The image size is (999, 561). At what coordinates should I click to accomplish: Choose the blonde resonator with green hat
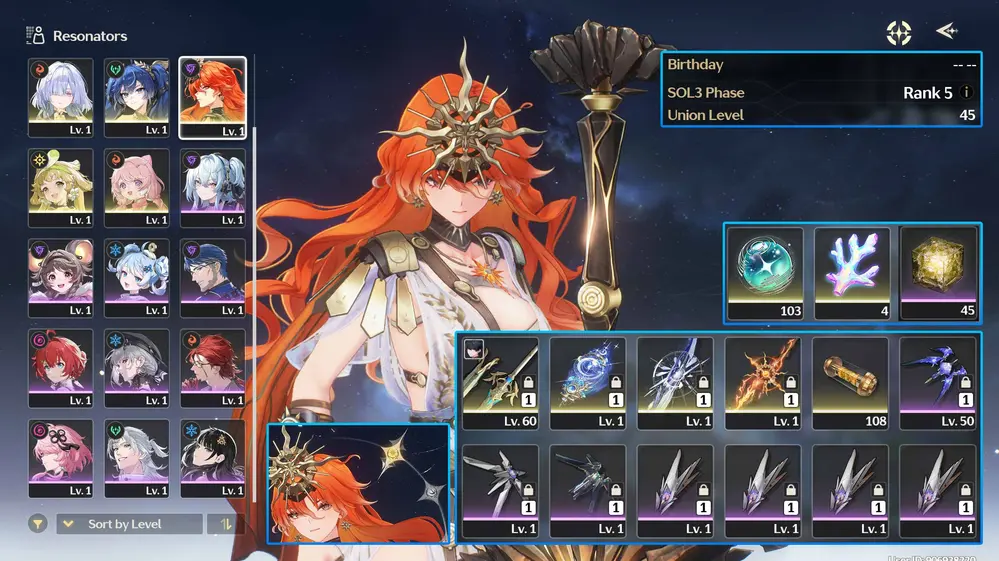(61, 187)
